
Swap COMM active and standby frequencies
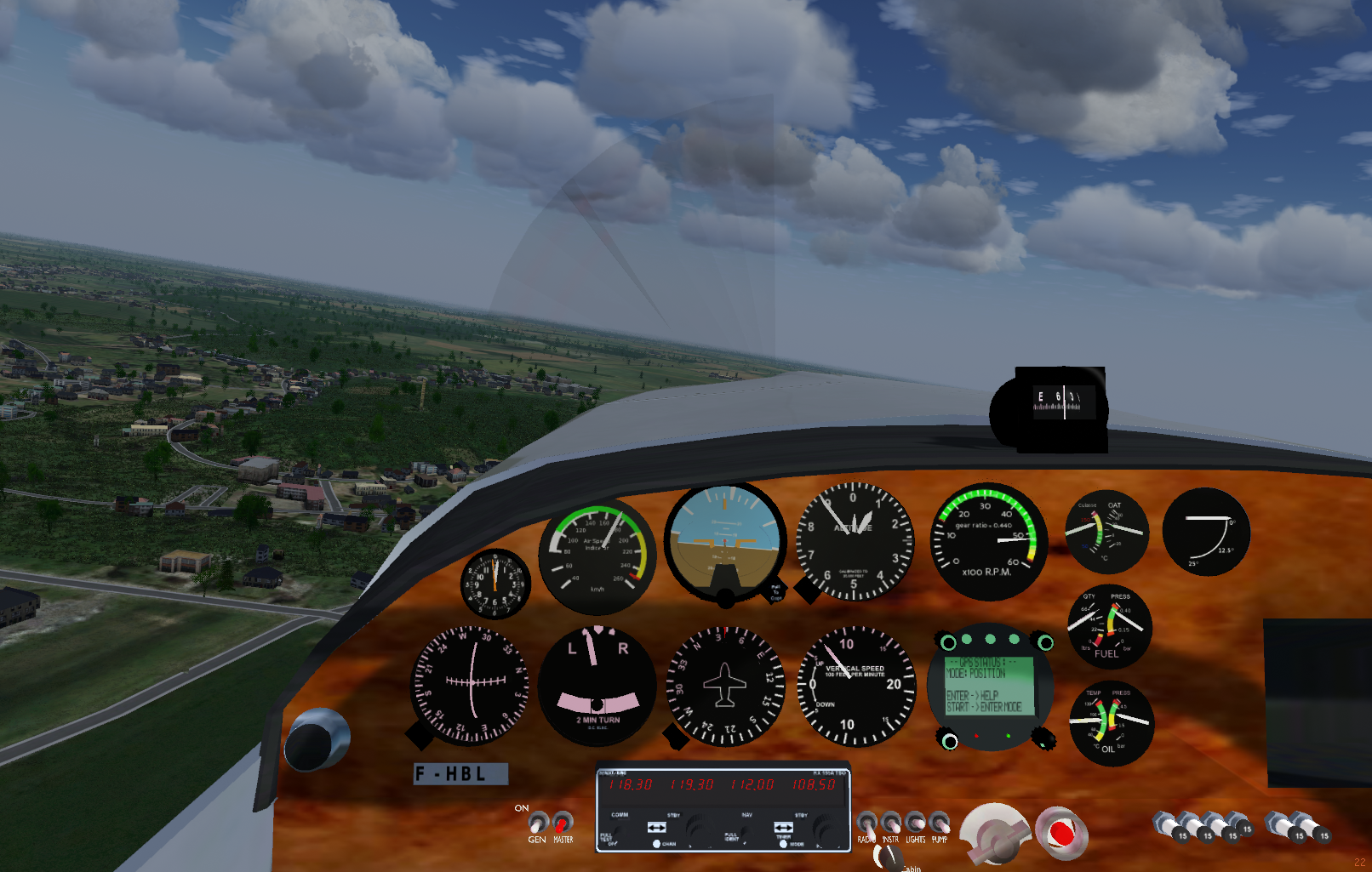click(656, 827)
